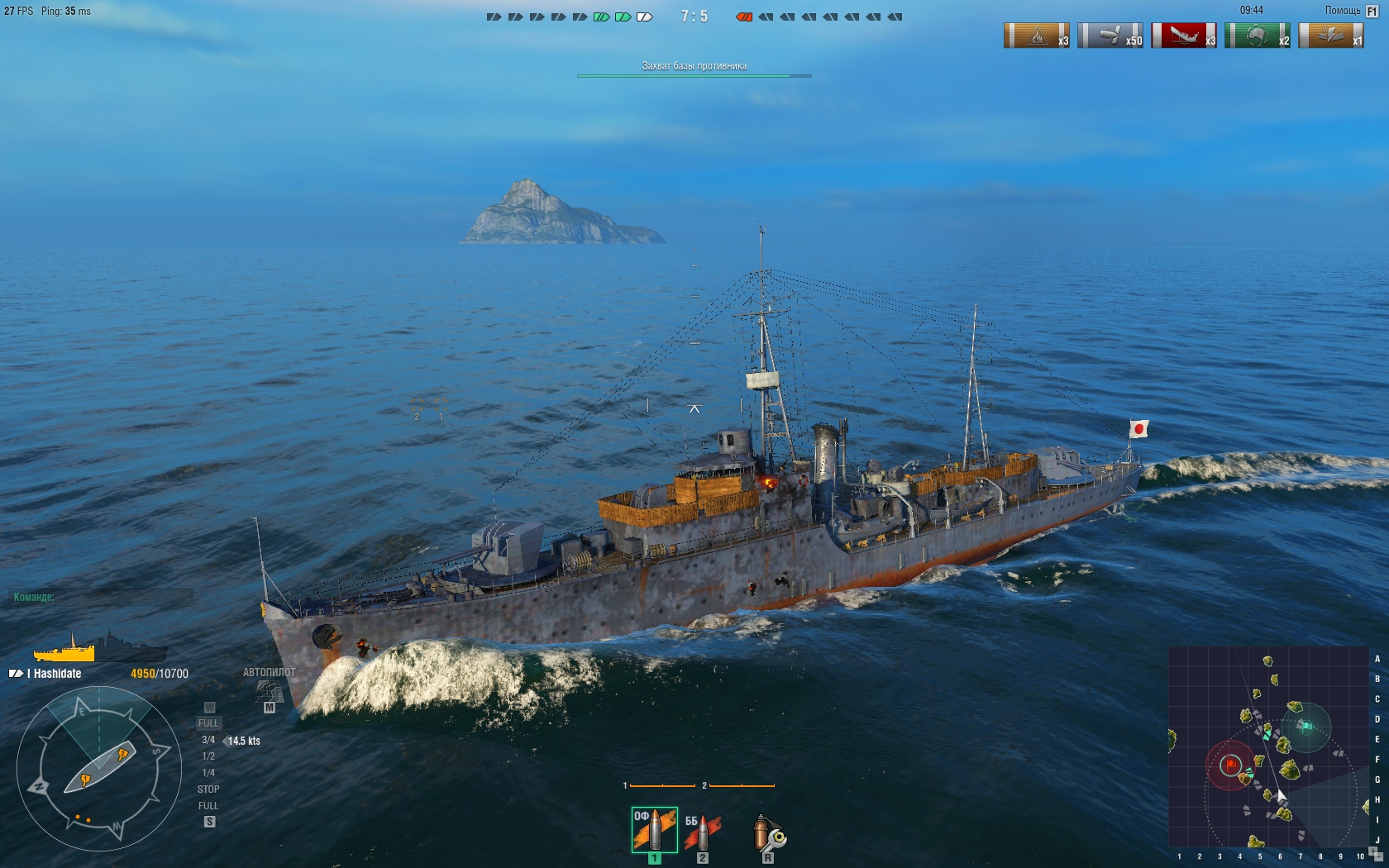
Task: Activate the damage control wrench consumable
Action: (x=768, y=833)
